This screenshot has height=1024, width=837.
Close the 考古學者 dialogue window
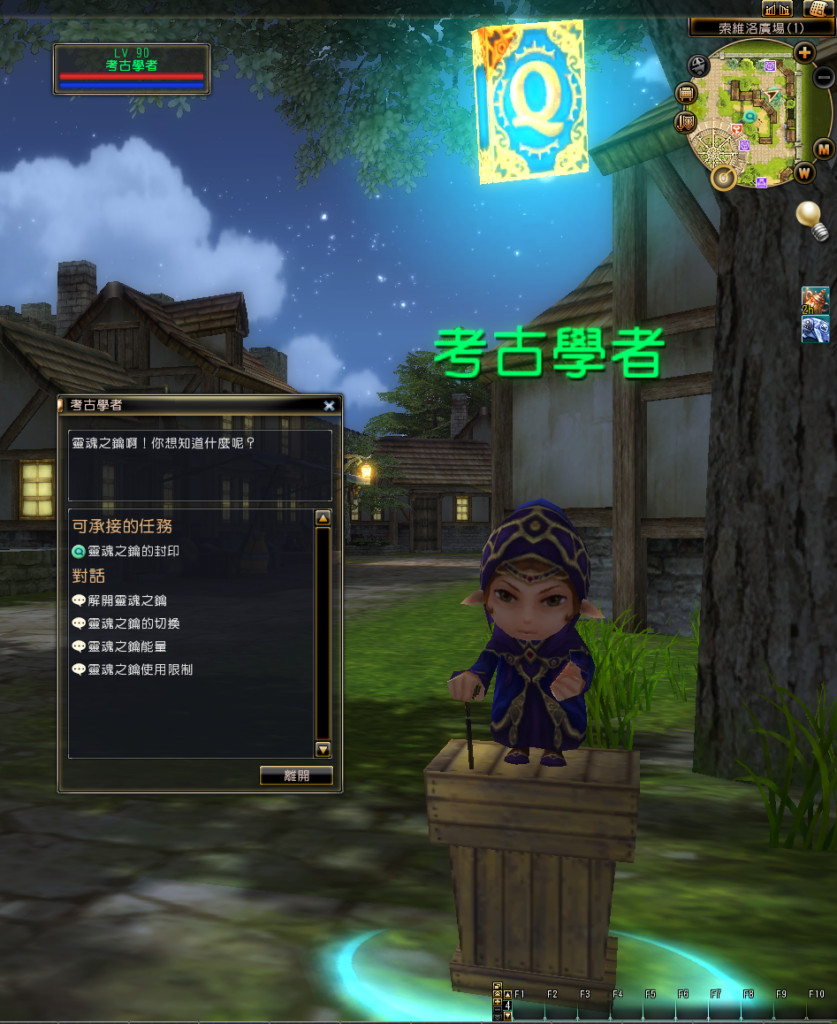coord(329,405)
